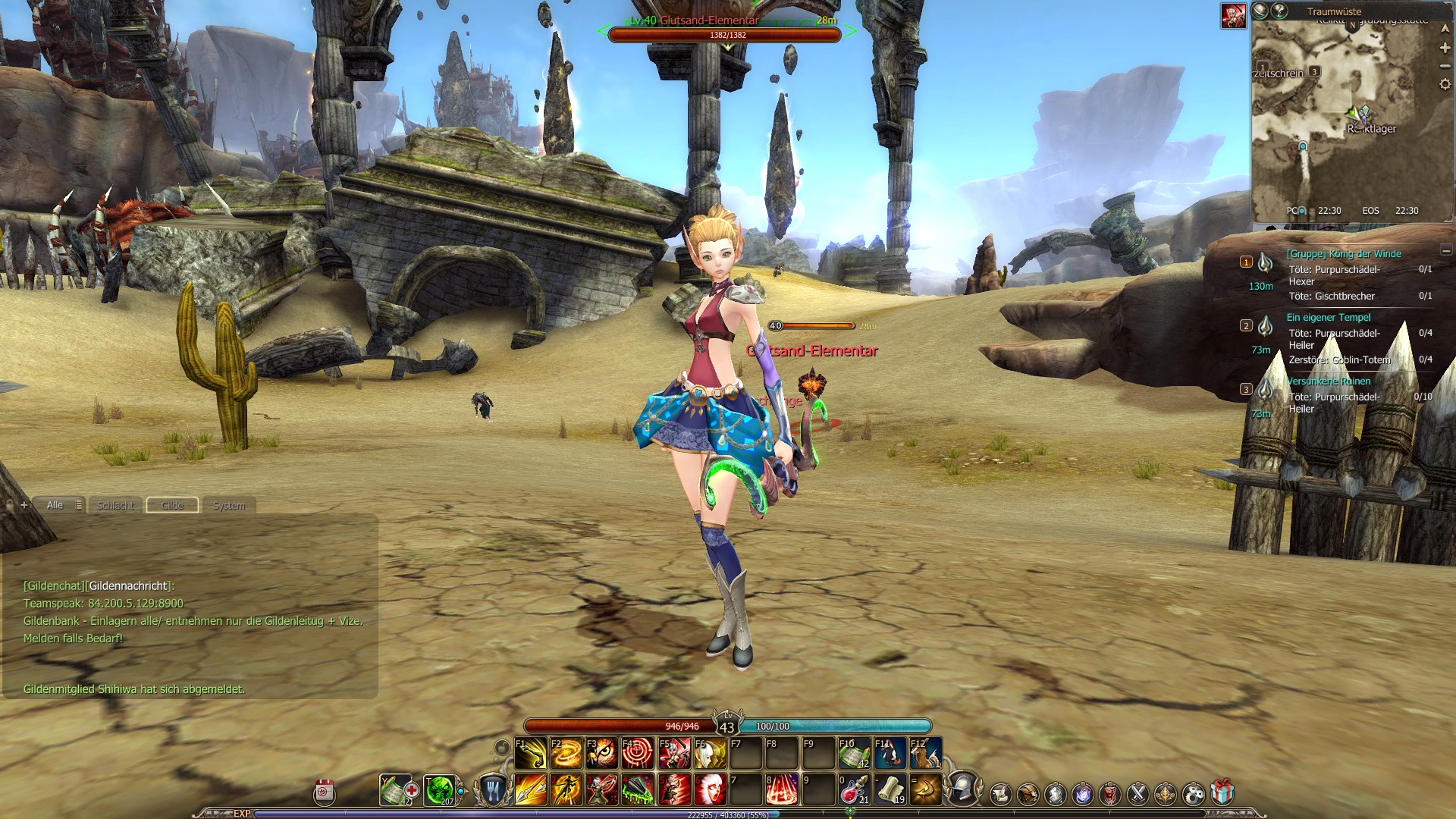Image resolution: width=1456 pixels, height=819 pixels.
Task: Use the F4 red target skill
Action: pos(637,753)
